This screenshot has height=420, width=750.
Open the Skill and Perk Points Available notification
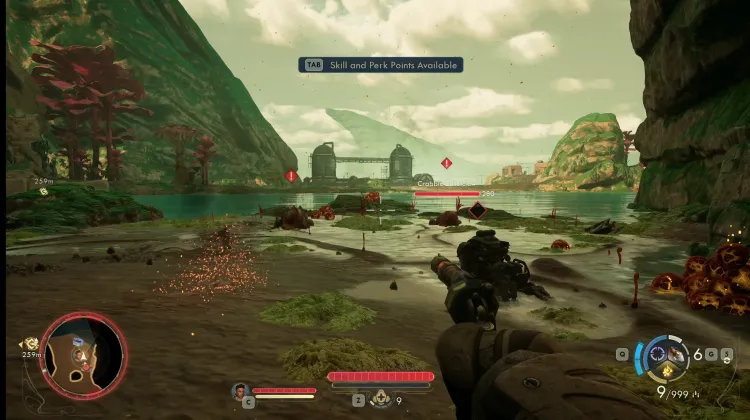pyautogui.click(x=380, y=65)
